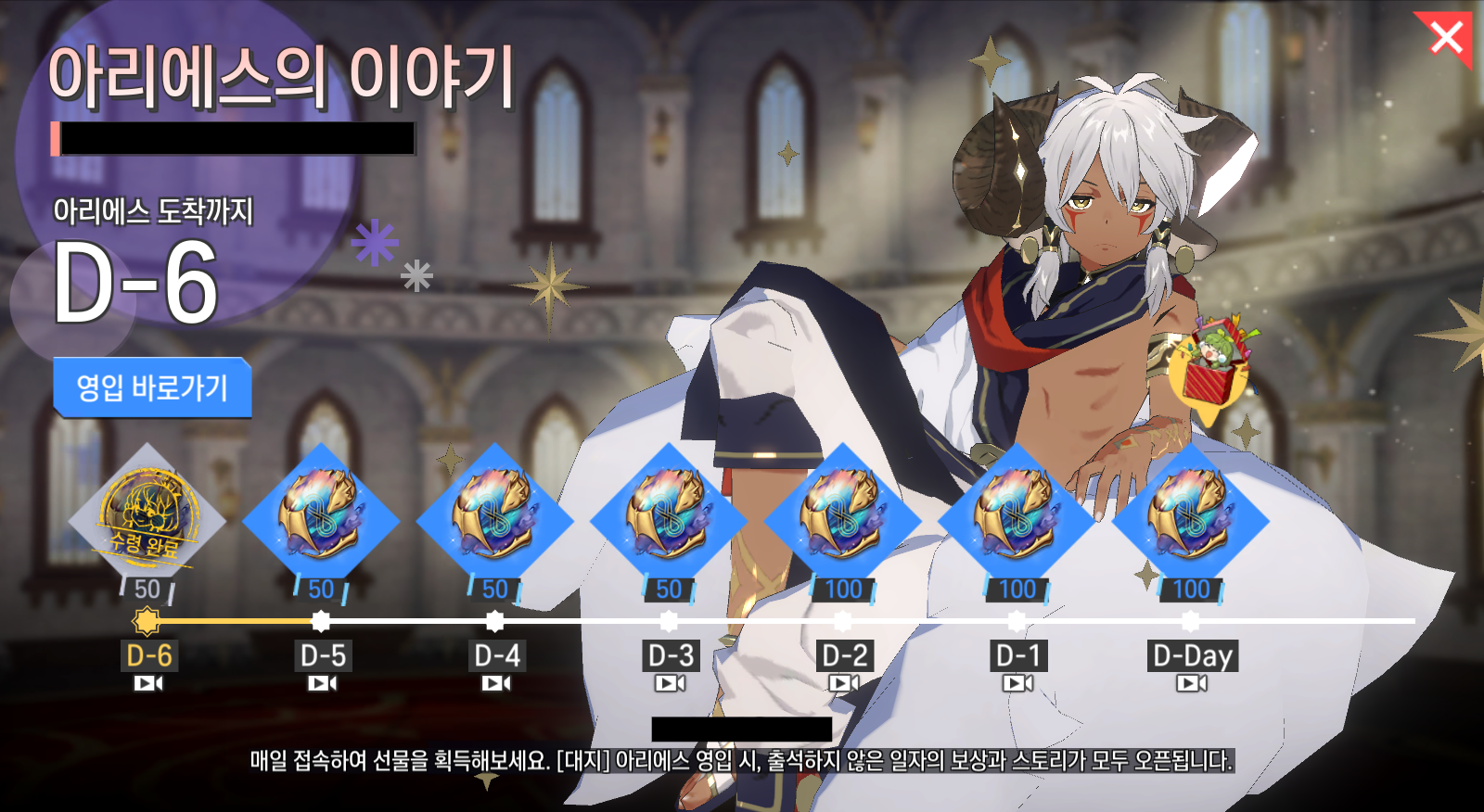
Task: Claim the D-5 reward gem
Action: coord(321,519)
